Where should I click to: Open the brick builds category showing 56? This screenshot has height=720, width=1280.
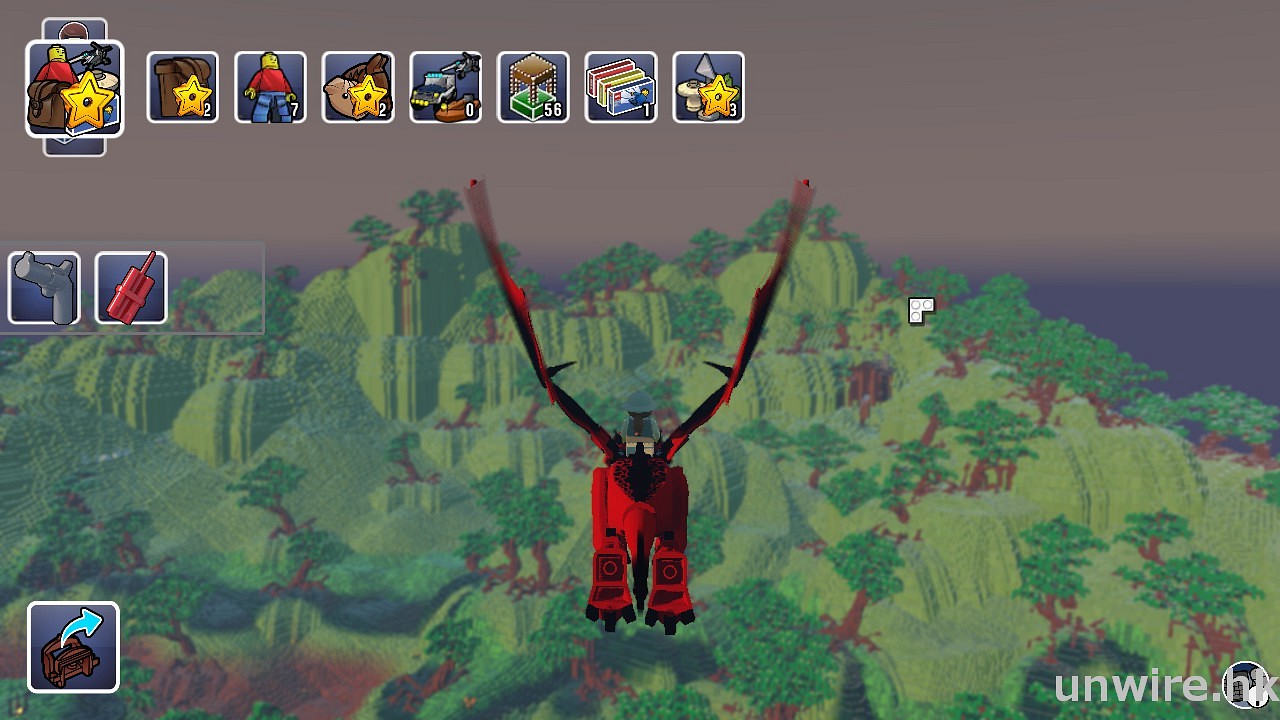[533, 88]
